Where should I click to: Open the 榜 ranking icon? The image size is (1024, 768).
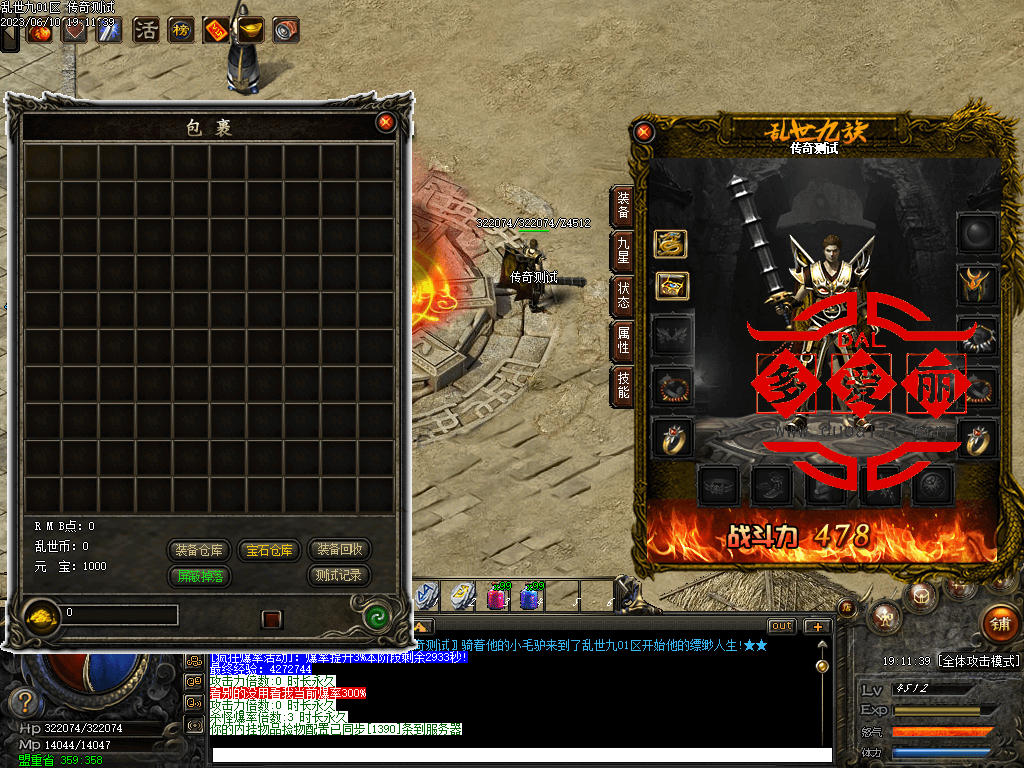click(181, 30)
